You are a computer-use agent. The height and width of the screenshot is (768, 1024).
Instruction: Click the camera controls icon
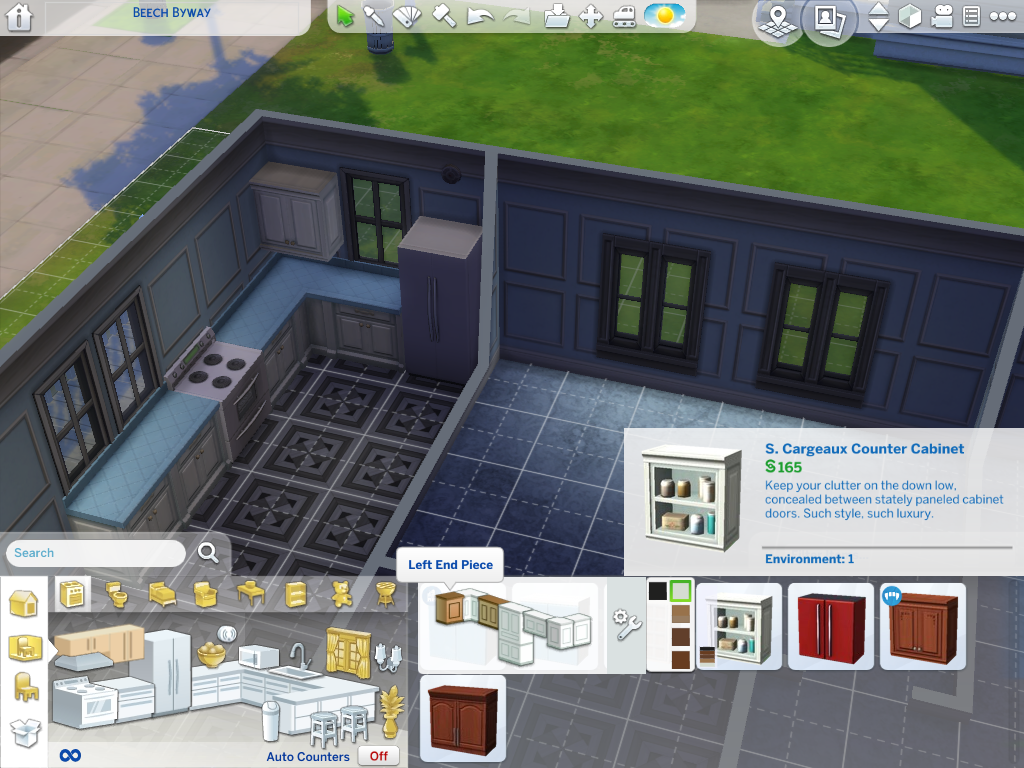click(x=941, y=17)
